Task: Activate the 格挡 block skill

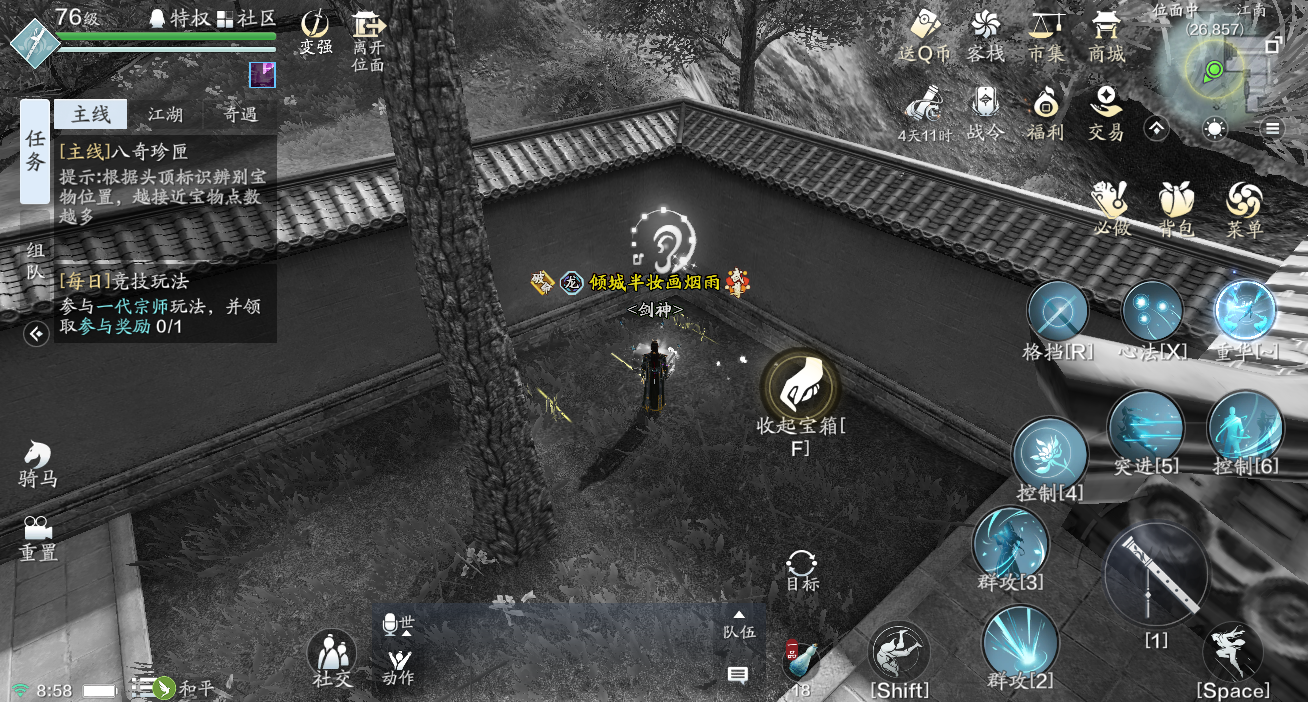Action: point(1058,311)
